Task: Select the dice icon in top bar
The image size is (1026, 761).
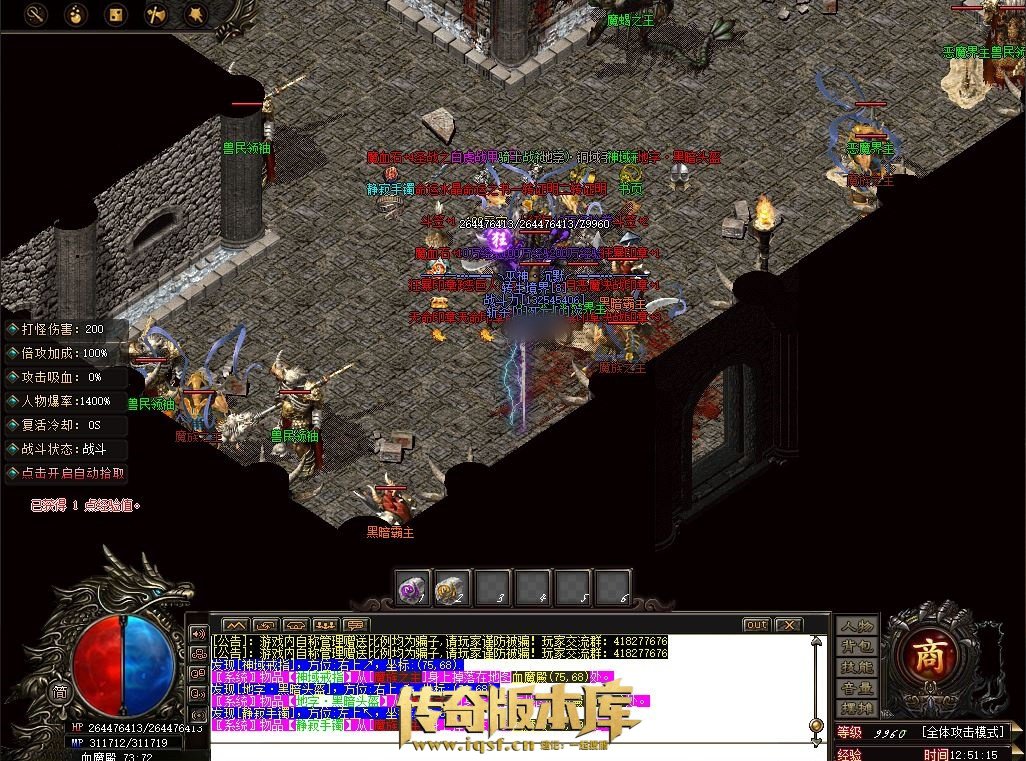Action: coord(116,14)
